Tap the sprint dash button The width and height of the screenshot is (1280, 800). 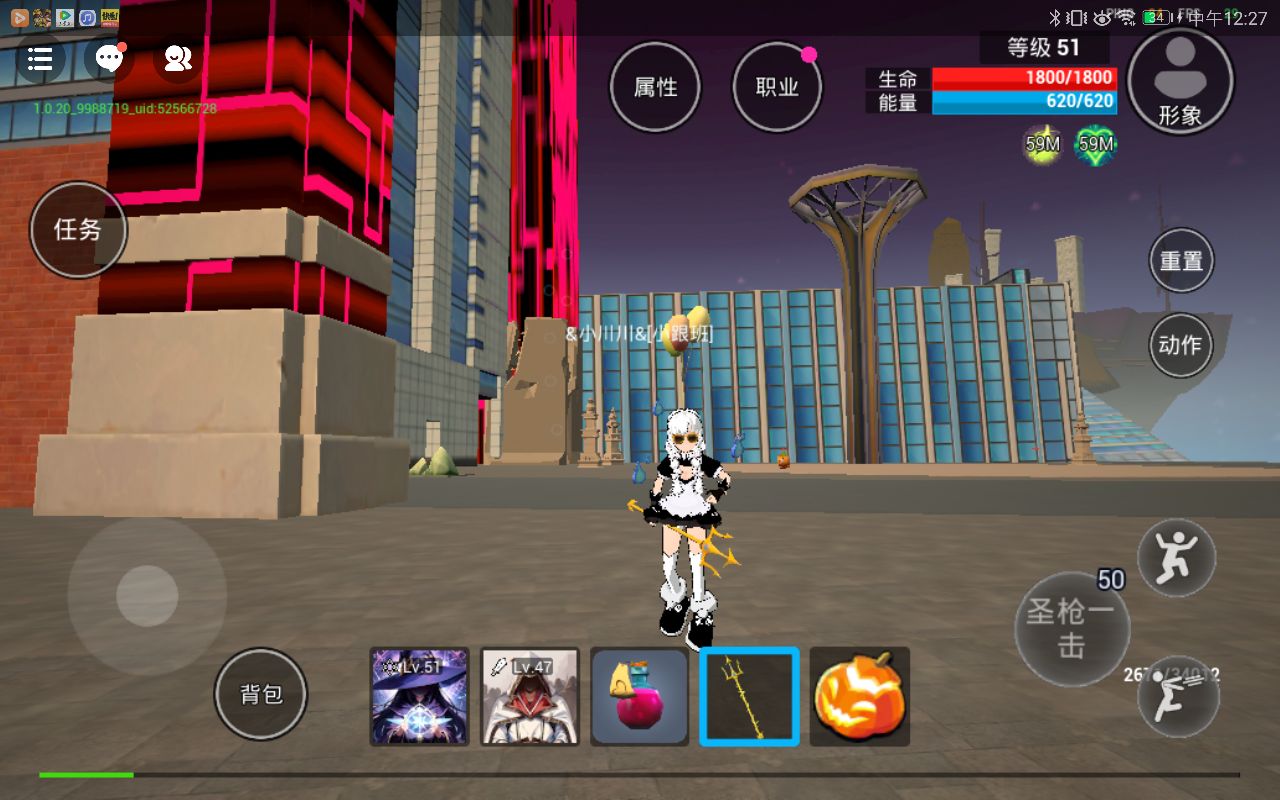point(1178,697)
